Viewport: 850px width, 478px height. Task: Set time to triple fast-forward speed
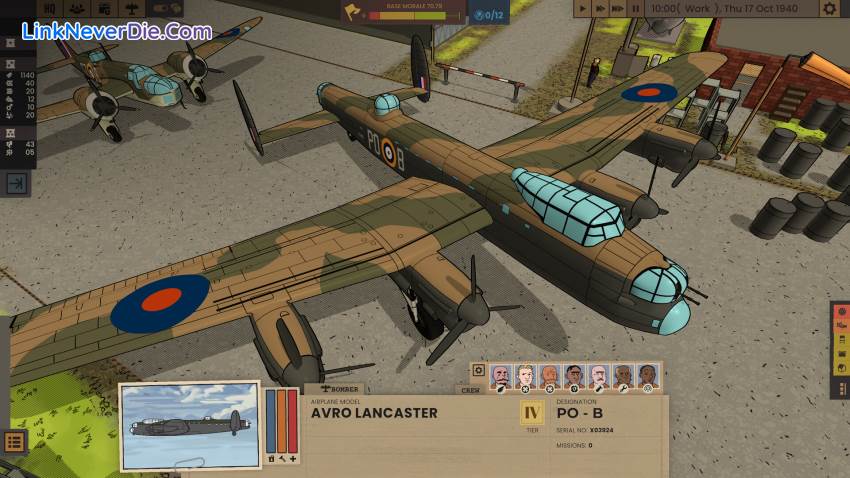point(618,9)
